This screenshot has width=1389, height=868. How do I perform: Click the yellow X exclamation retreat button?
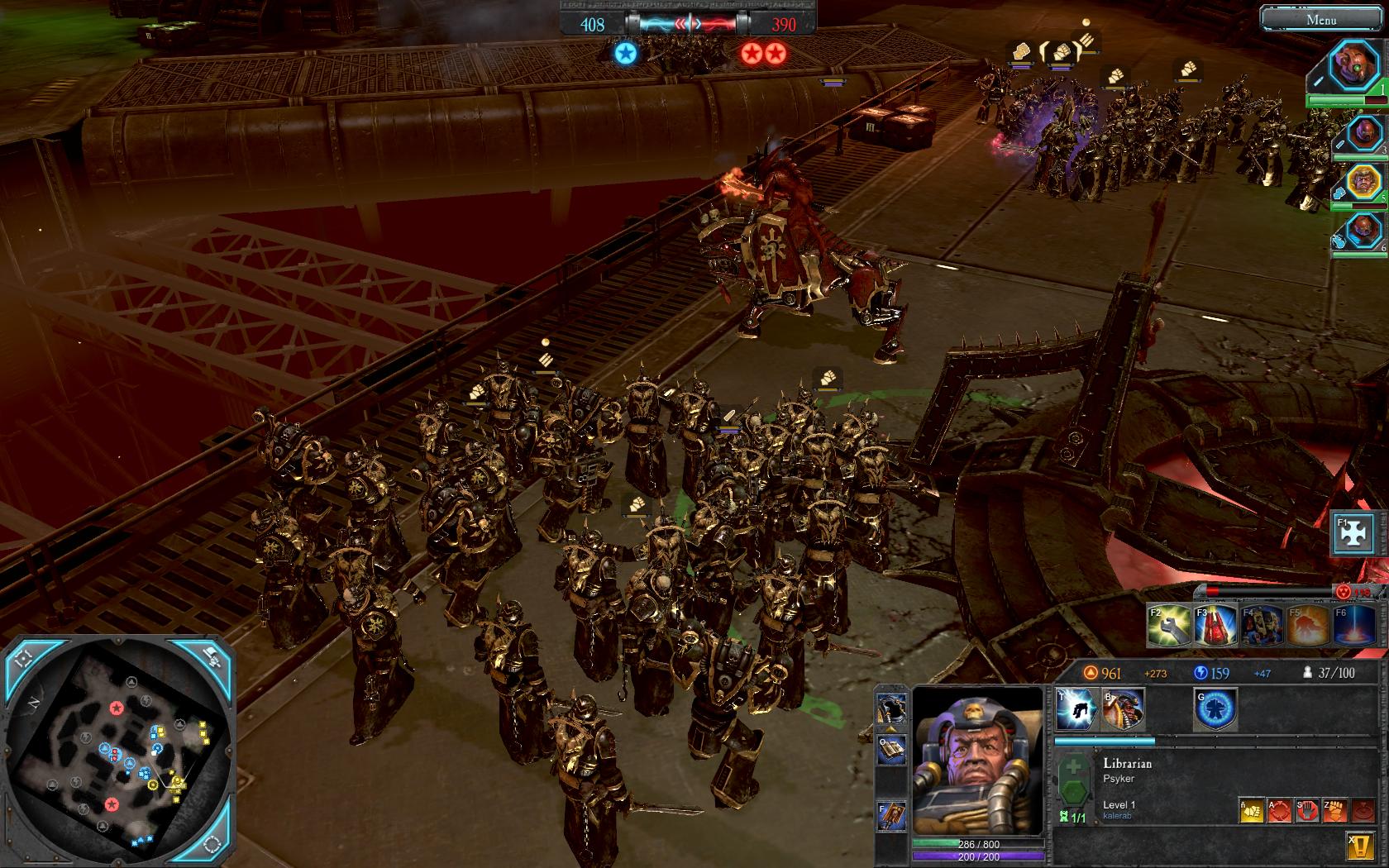[1361, 844]
